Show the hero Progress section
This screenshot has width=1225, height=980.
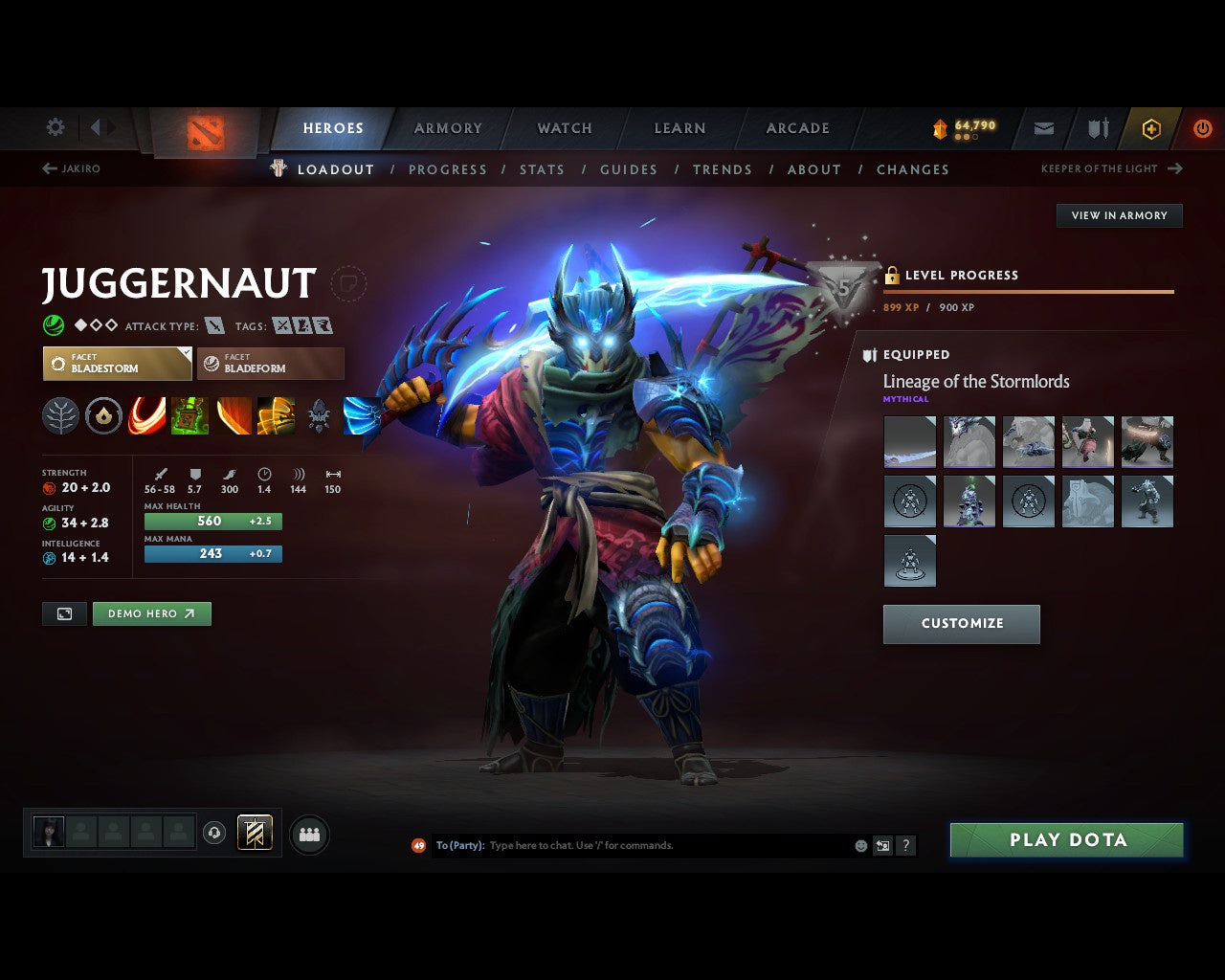(447, 169)
